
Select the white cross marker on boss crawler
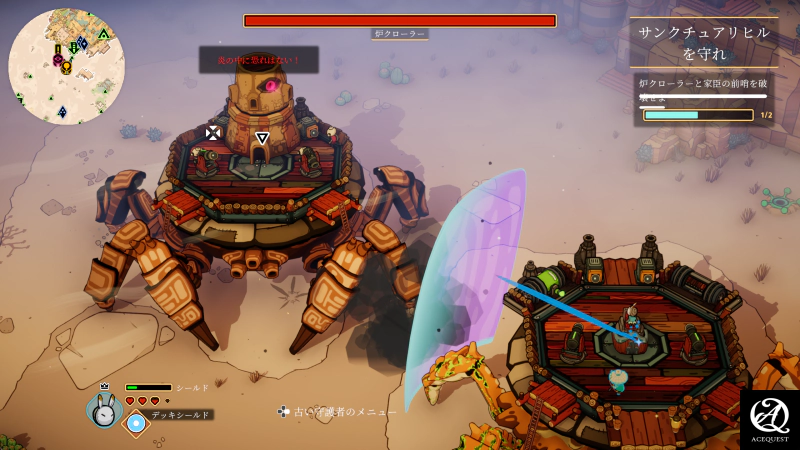tap(213, 132)
